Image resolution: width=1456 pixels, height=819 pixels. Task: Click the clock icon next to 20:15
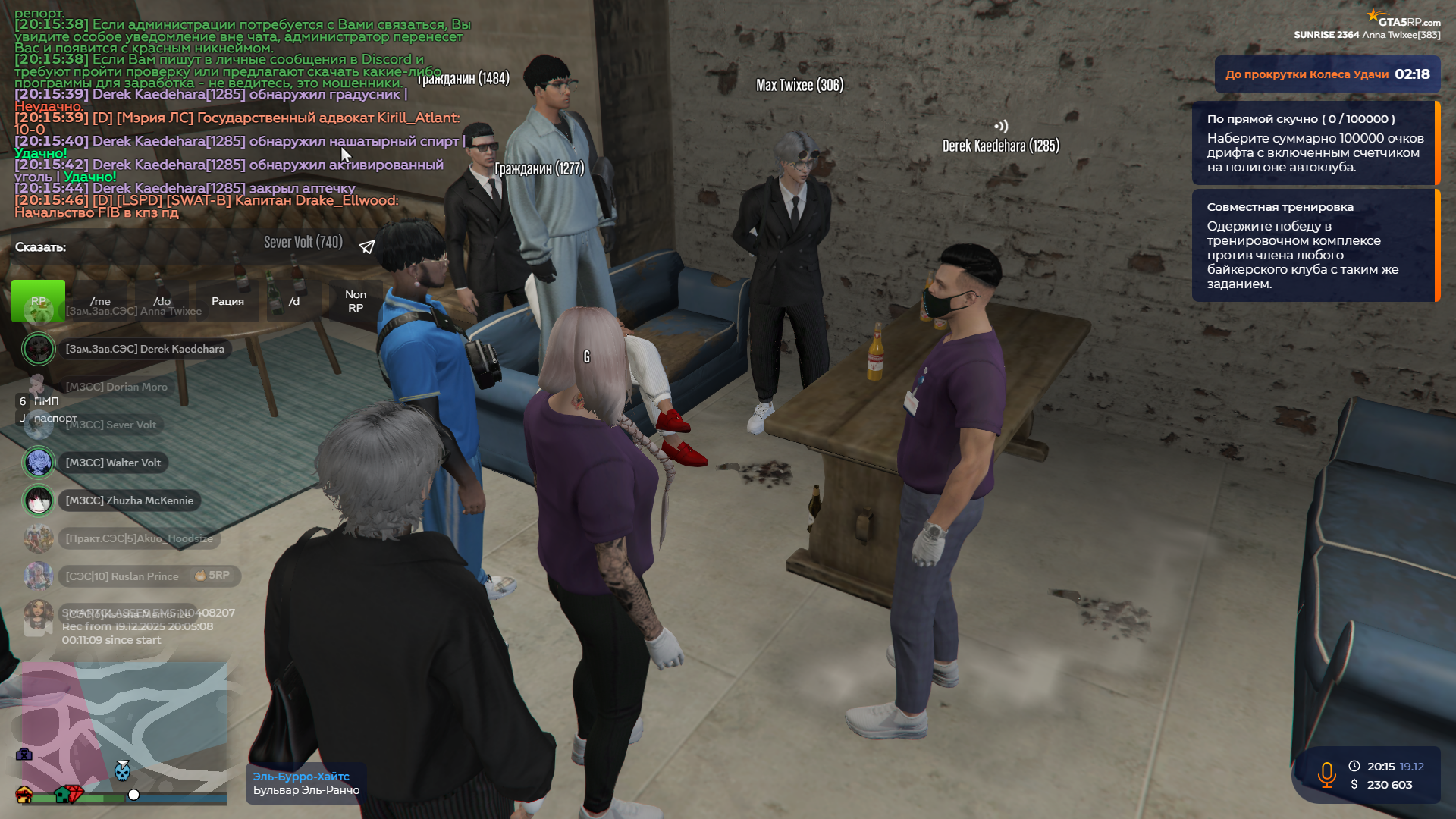point(1354,766)
